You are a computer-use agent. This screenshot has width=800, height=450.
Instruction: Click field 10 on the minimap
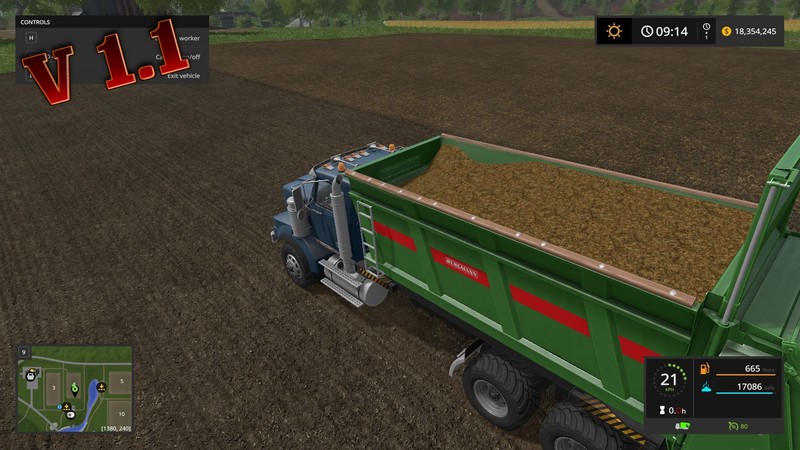(x=120, y=412)
